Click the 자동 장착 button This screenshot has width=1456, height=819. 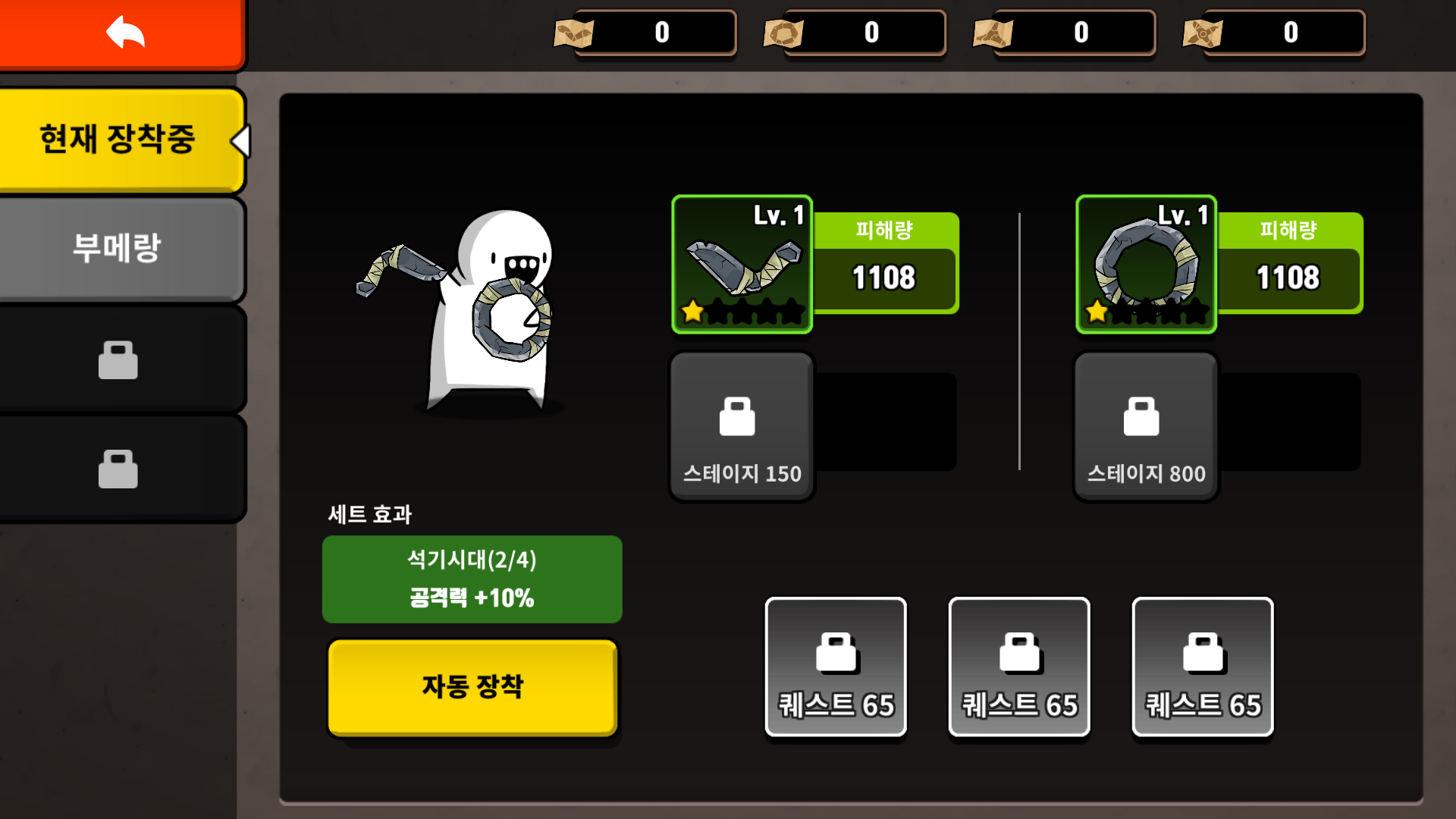point(472,687)
